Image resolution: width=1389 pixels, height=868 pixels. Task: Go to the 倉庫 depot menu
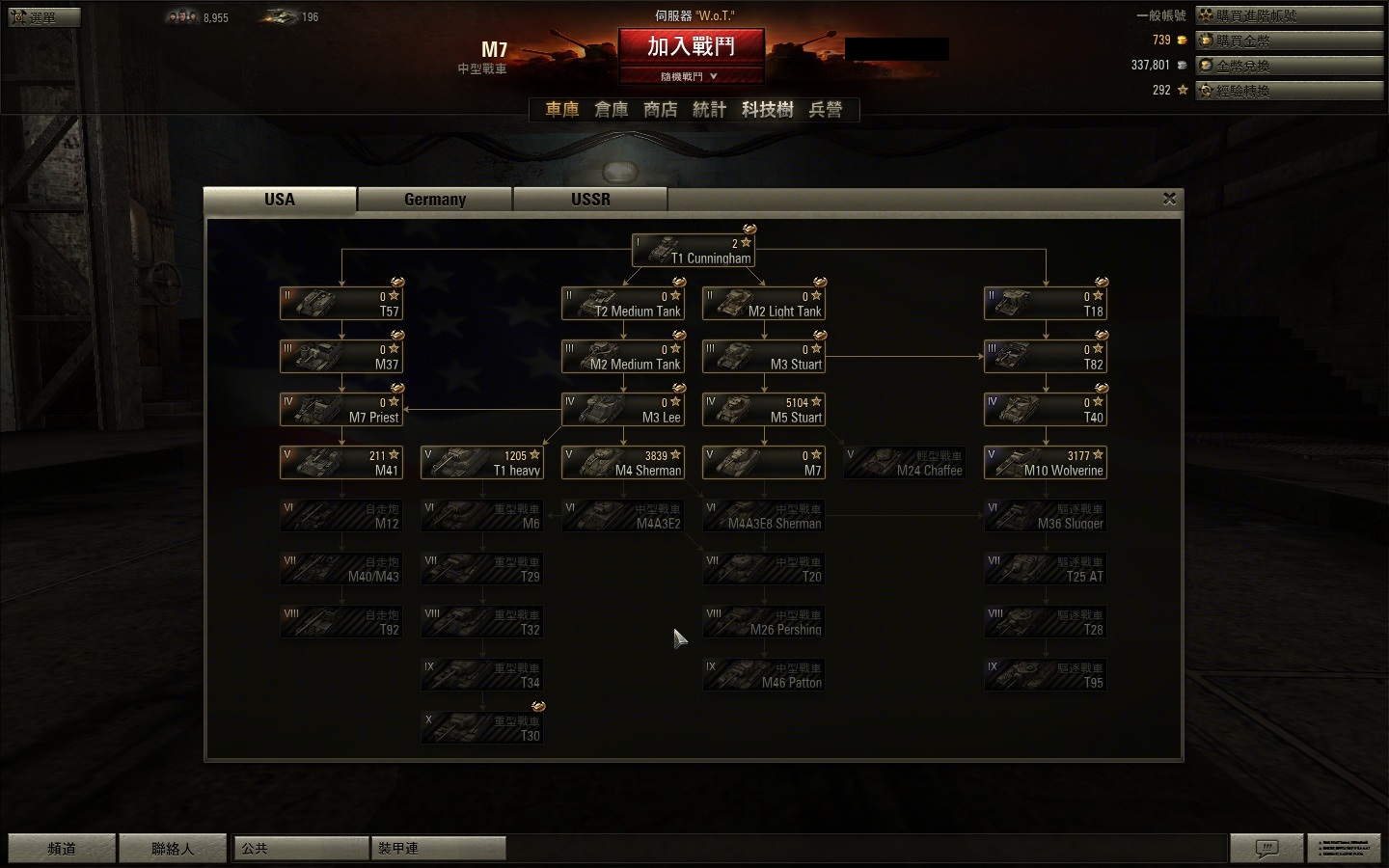pyautogui.click(x=611, y=110)
